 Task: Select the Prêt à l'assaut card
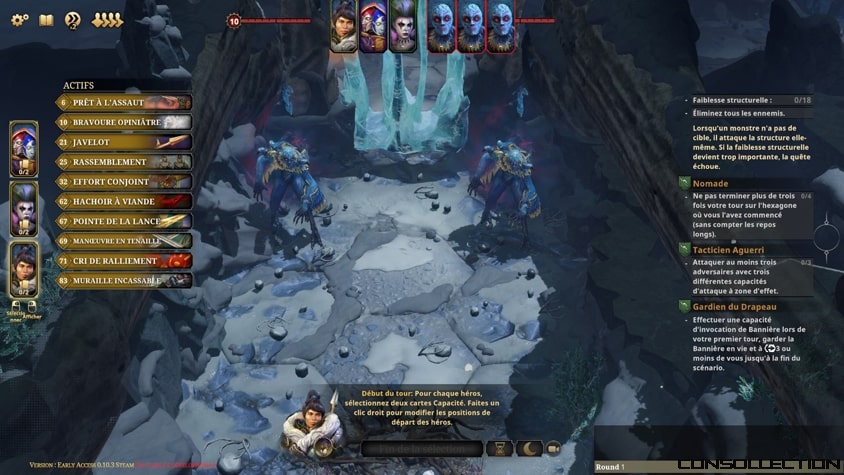click(124, 102)
